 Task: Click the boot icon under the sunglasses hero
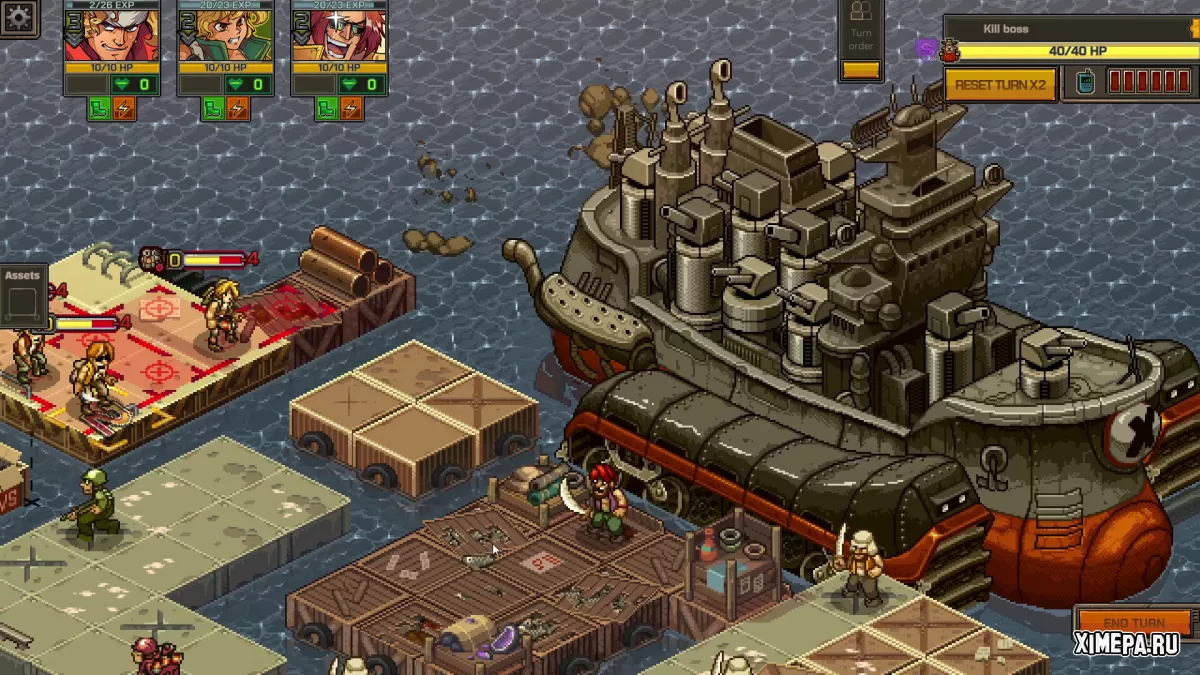click(327, 108)
